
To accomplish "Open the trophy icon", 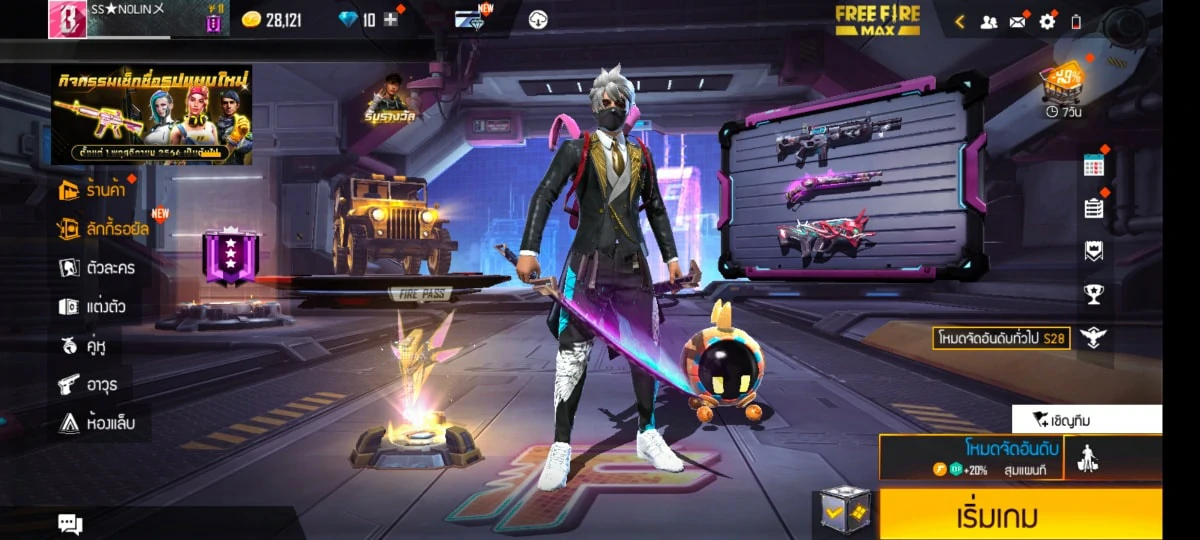I will tap(1094, 294).
